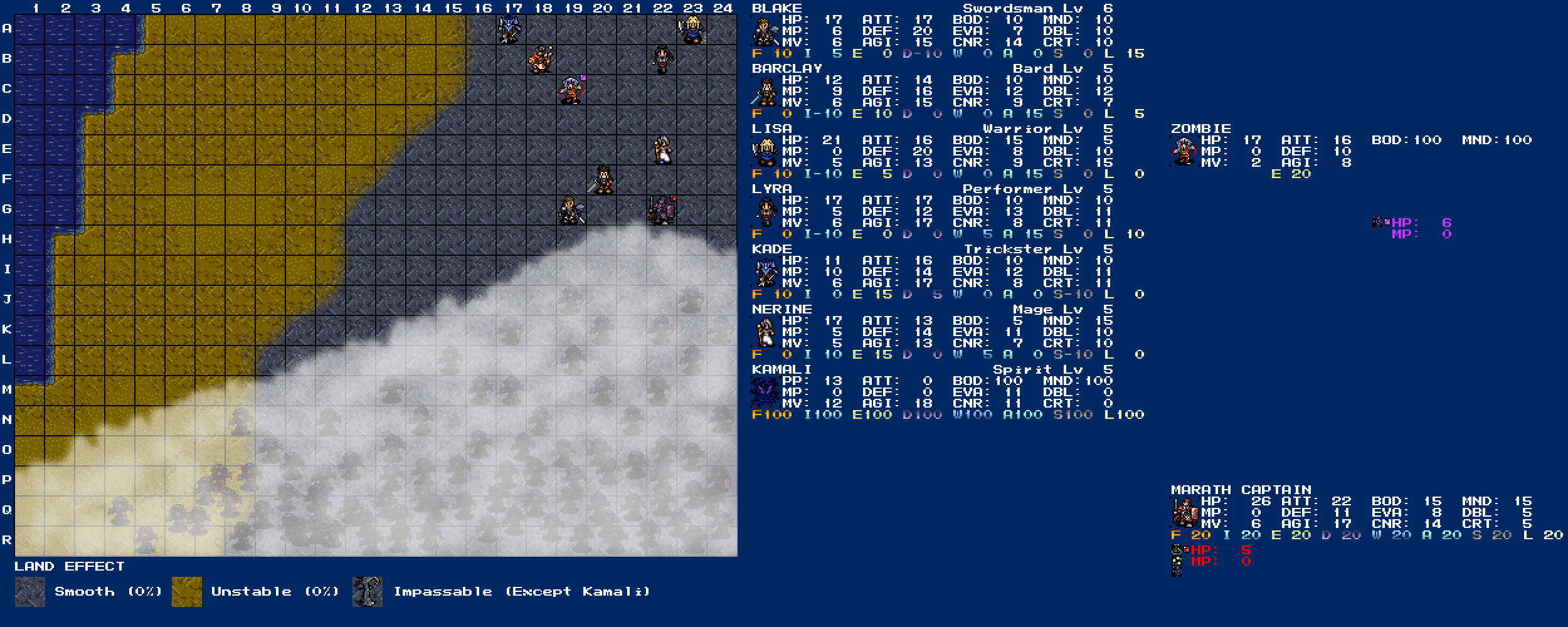Viewport: 1568px width, 627px height.
Task: Select Kamali the Spirit's roster portrait
Action: pyautogui.click(x=765, y=392)
